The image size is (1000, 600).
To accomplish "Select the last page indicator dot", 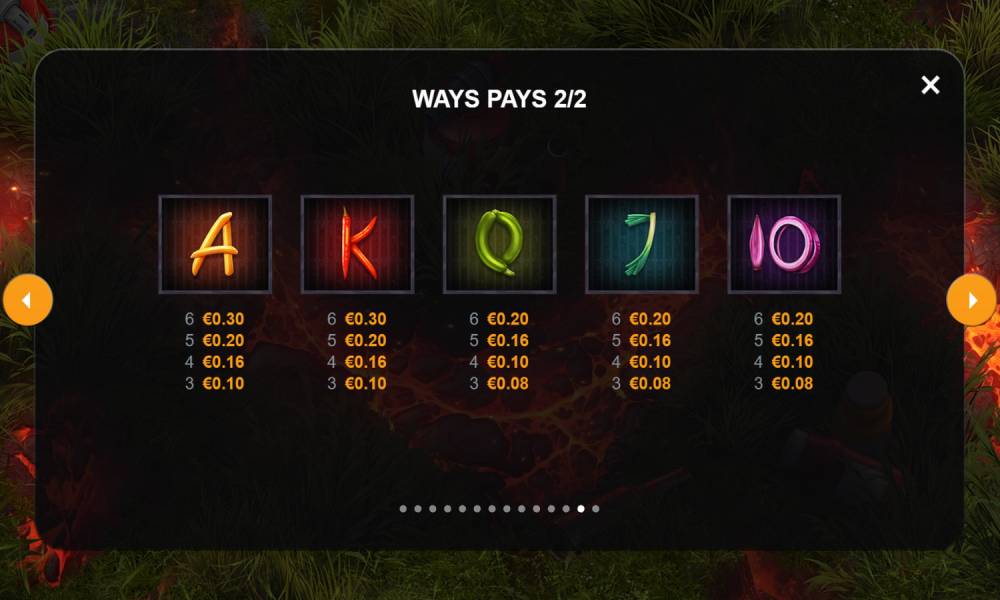I will (x=596, y=509).
